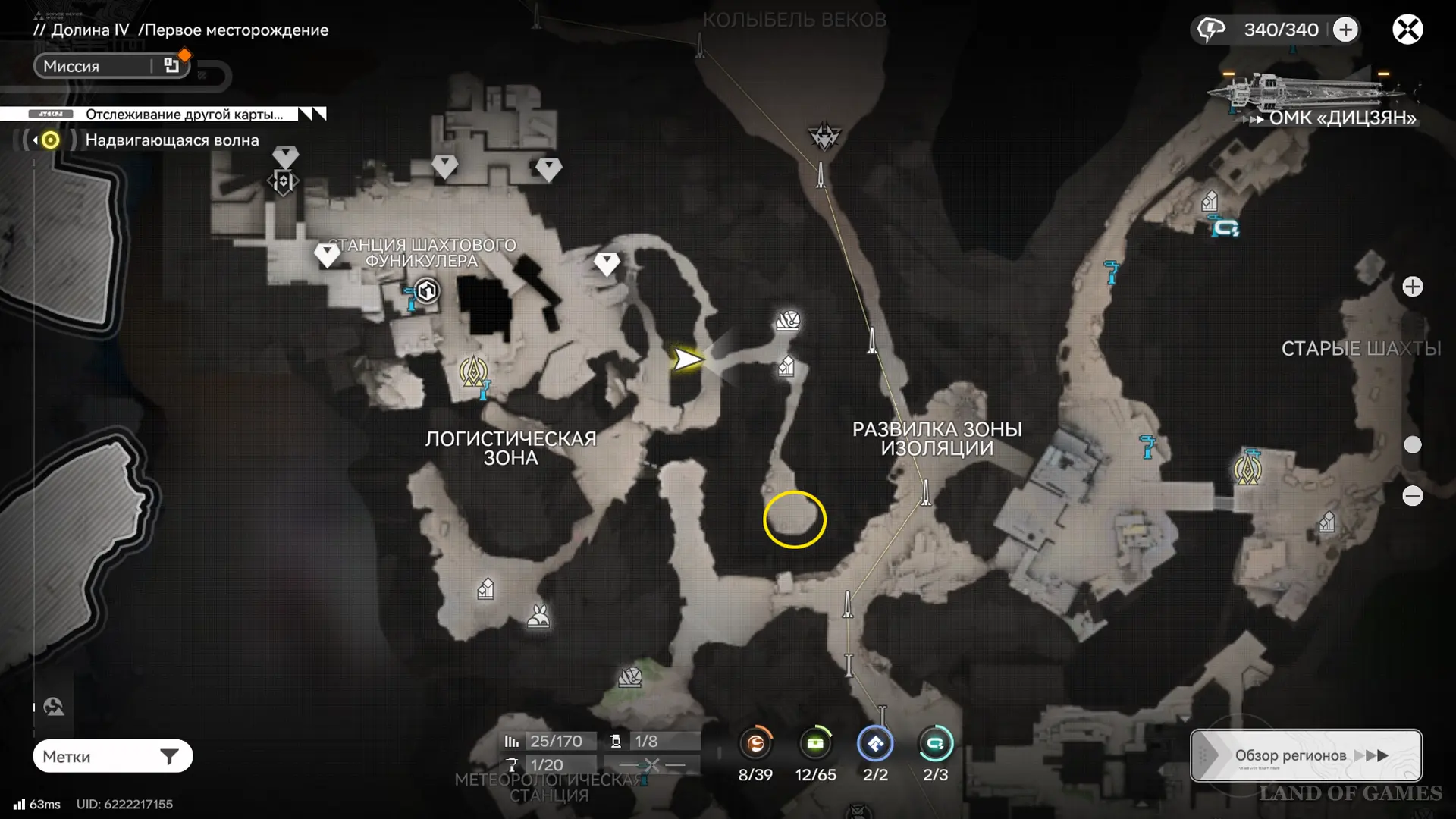The width and height of the screenshot is (1456, 819).
Task: Select the winged enemy marker near Колыбель веков
Action: click(x=824, y=137)
